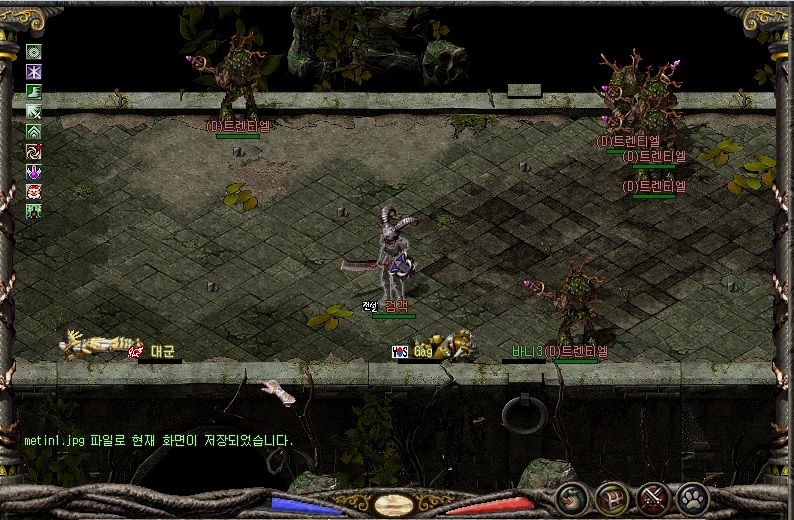Click the purple potion flask buff icon
Viewport: 794px width, 520px height.
(x=34, y=172)
